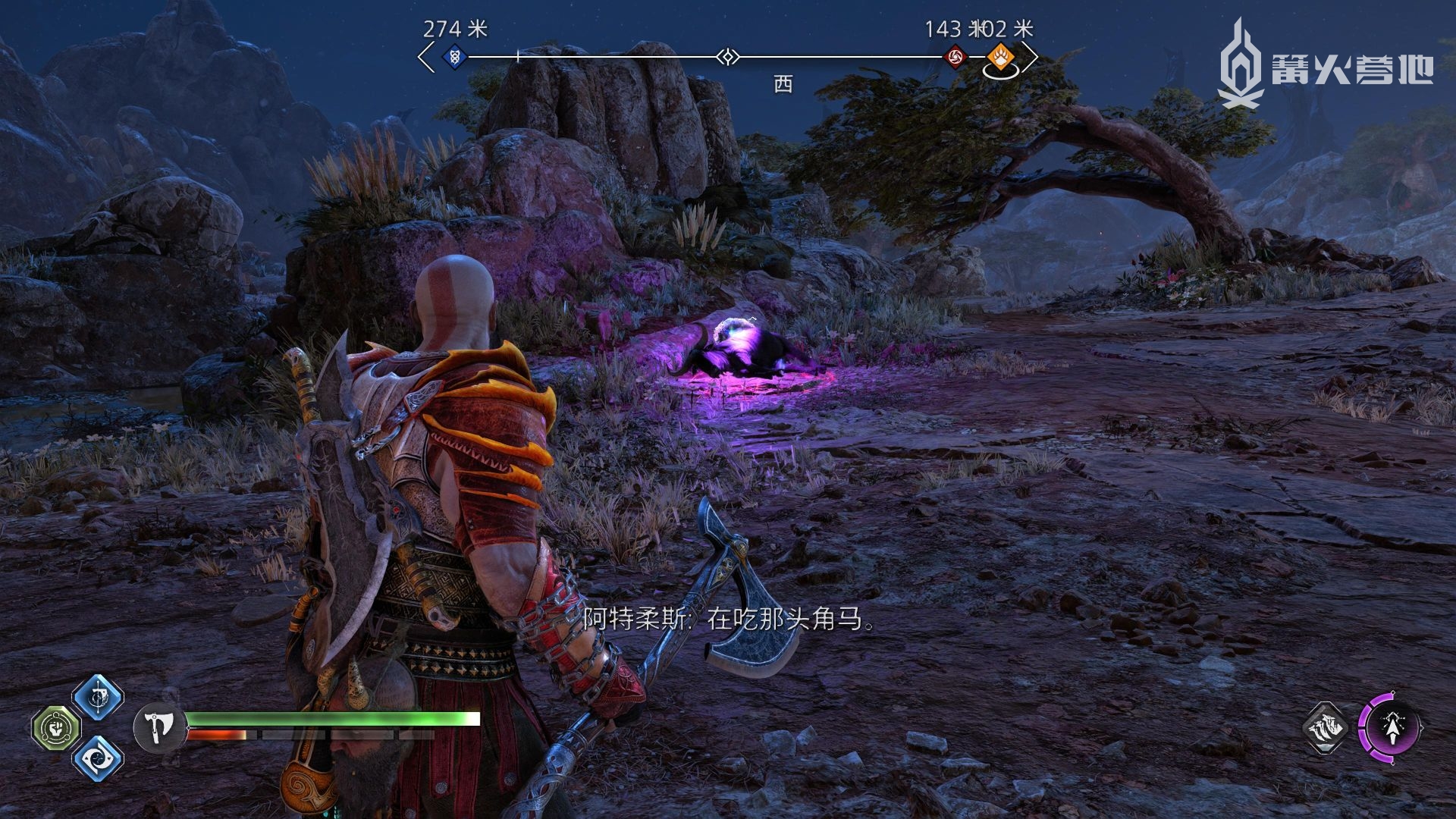
Task: Select the Leviathan Axe weapon icon
Action: 159,726
